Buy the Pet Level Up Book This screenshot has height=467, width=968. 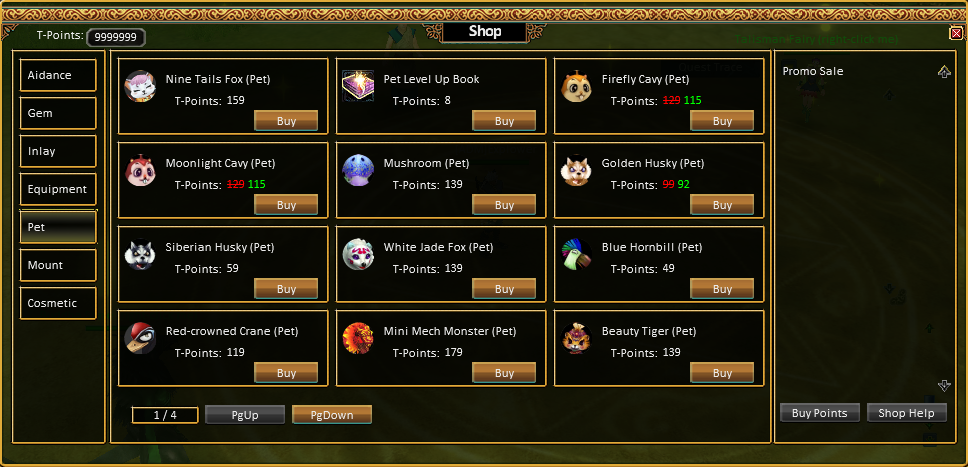[x=504, y=121]
